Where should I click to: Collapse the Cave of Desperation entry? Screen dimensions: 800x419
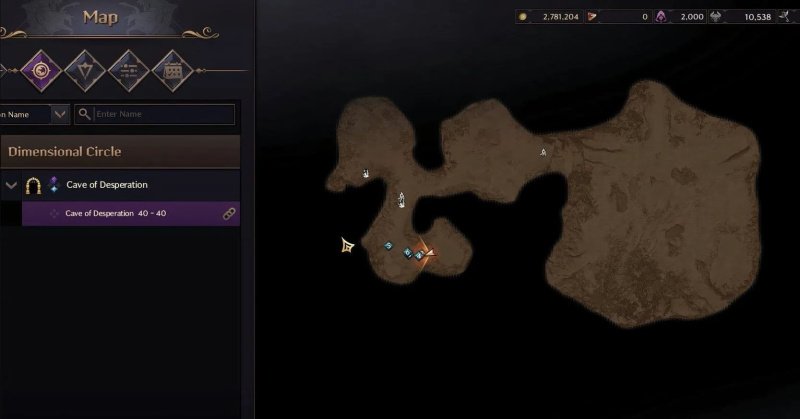[x=11, y=185]
